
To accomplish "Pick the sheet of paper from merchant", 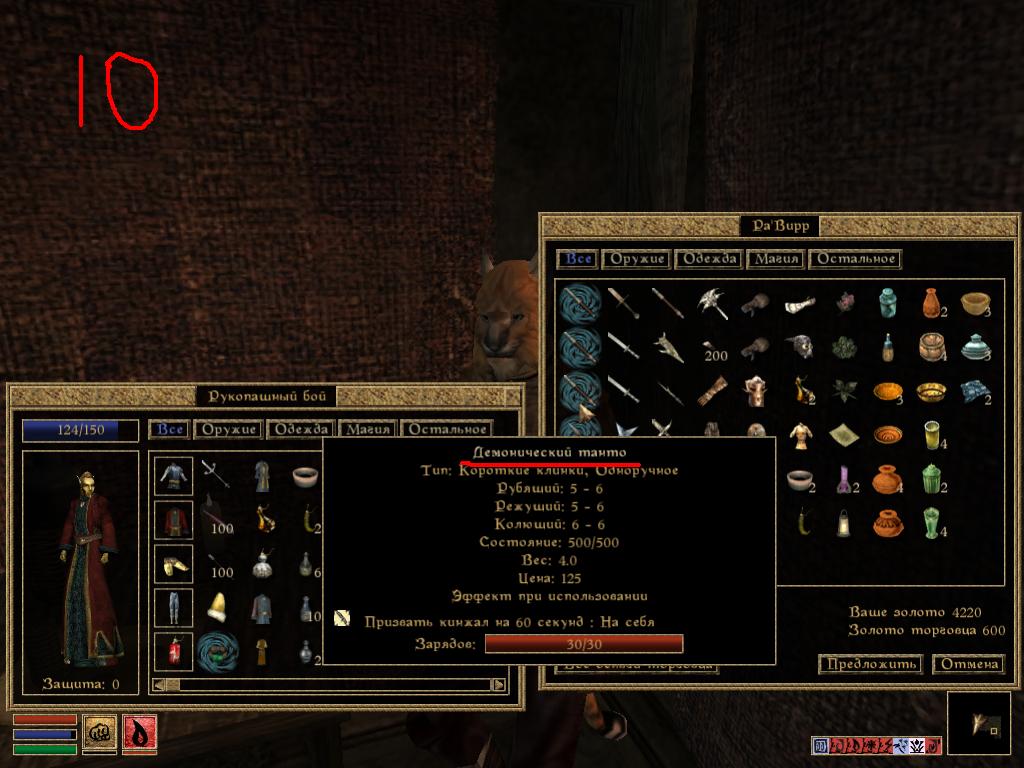I will (x=846, y=434).
